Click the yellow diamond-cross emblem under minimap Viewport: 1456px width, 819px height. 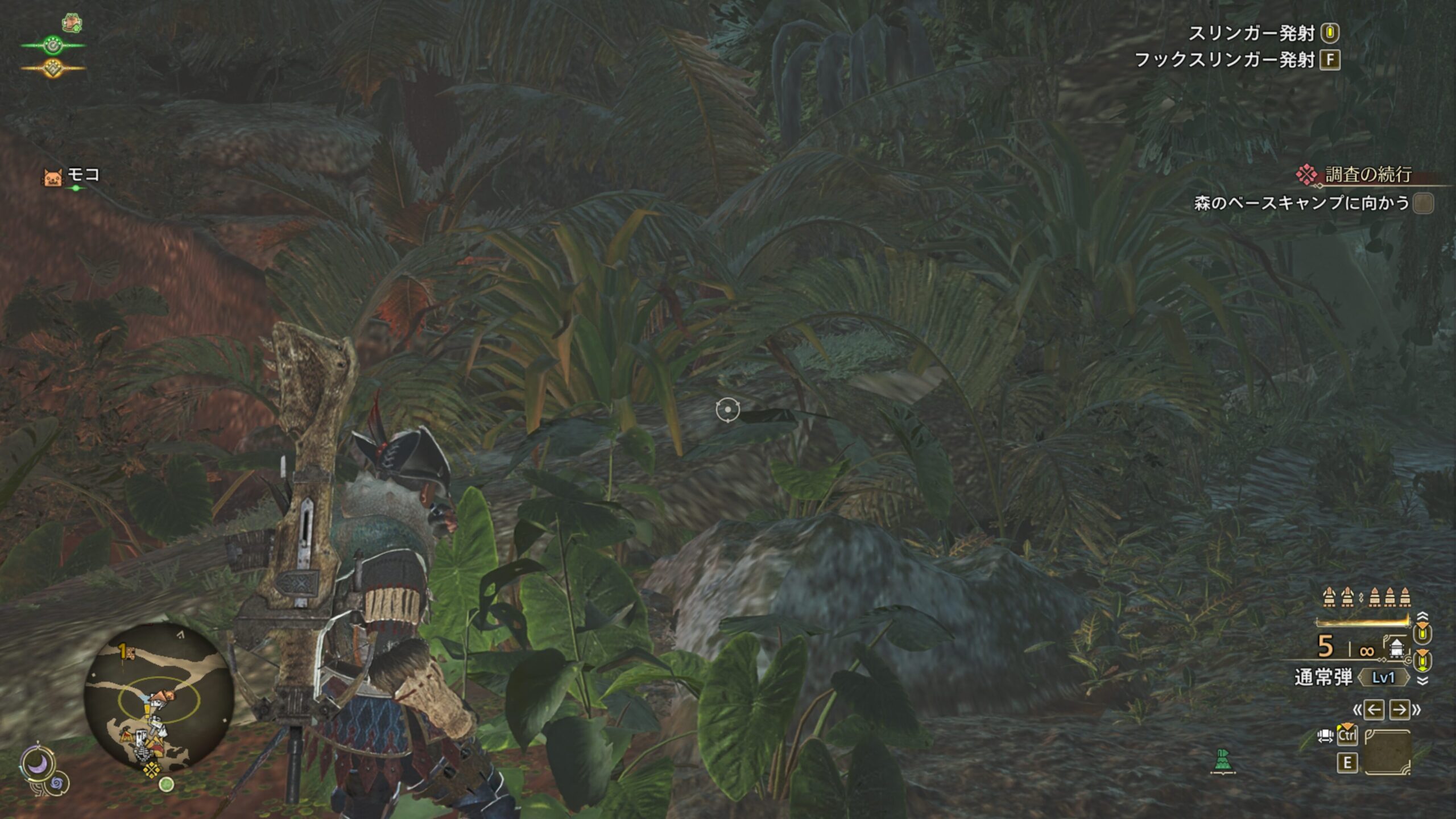151,770
